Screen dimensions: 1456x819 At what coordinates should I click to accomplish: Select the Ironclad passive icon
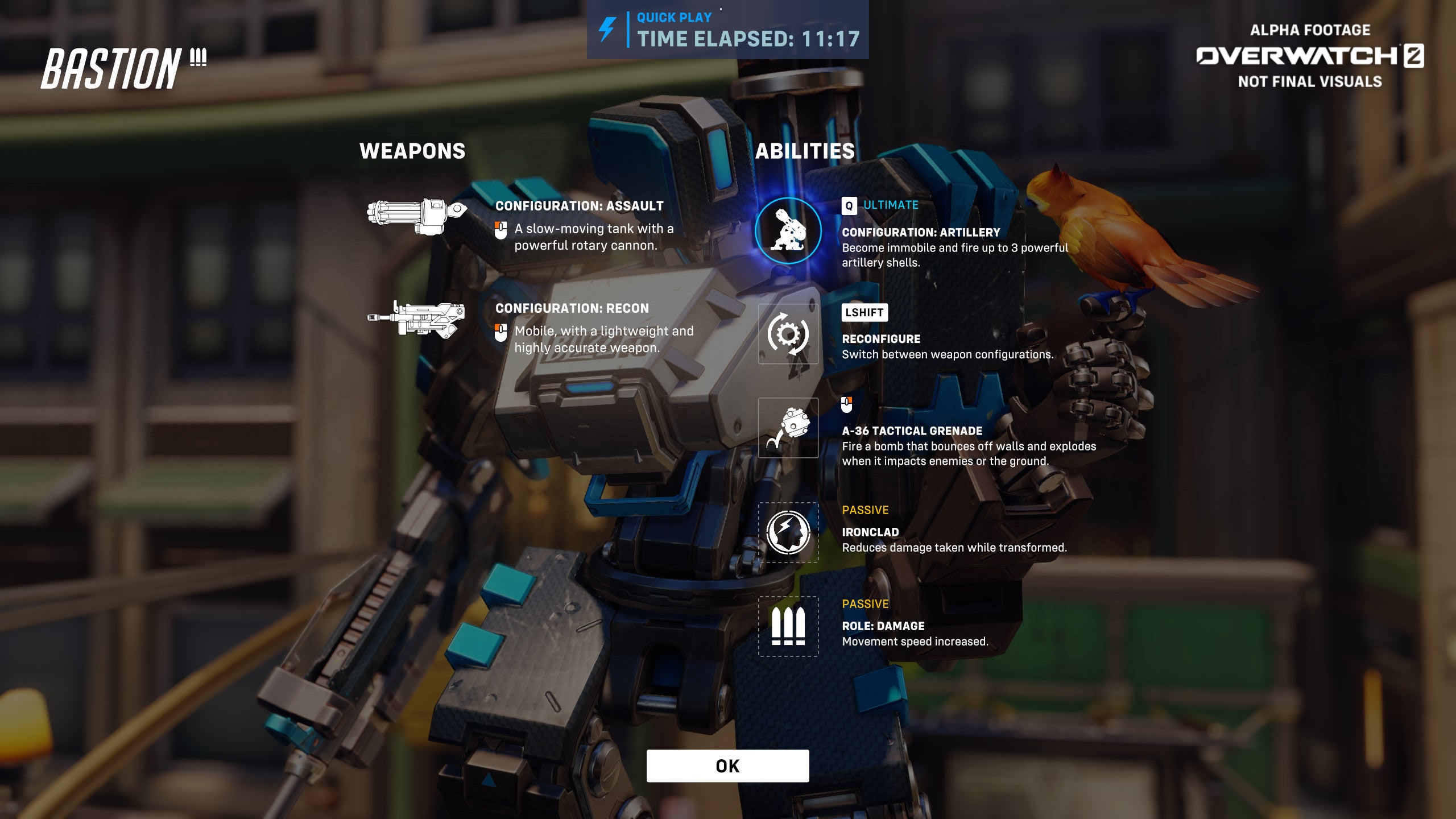[788, 532]
